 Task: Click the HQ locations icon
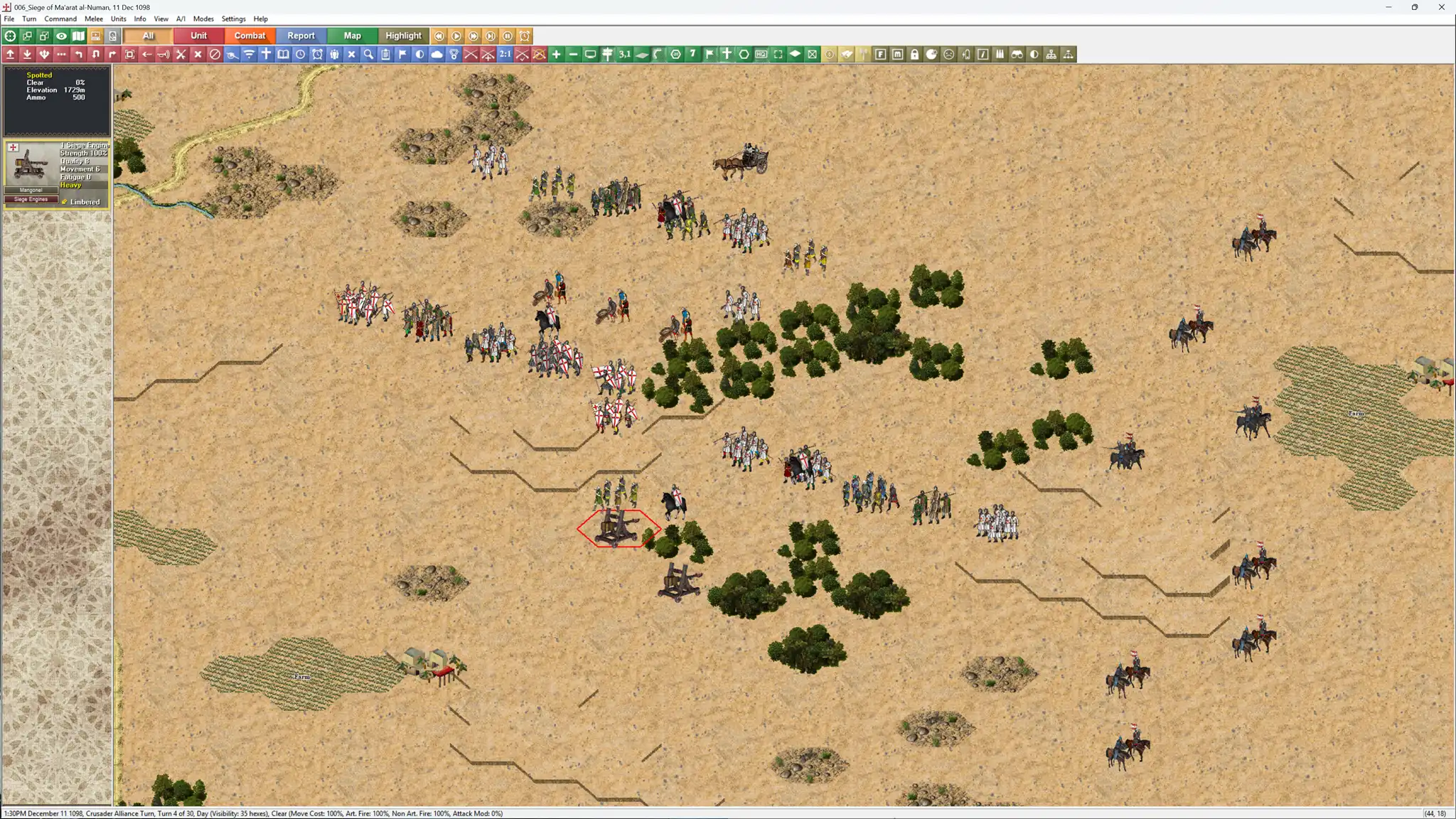761,54
